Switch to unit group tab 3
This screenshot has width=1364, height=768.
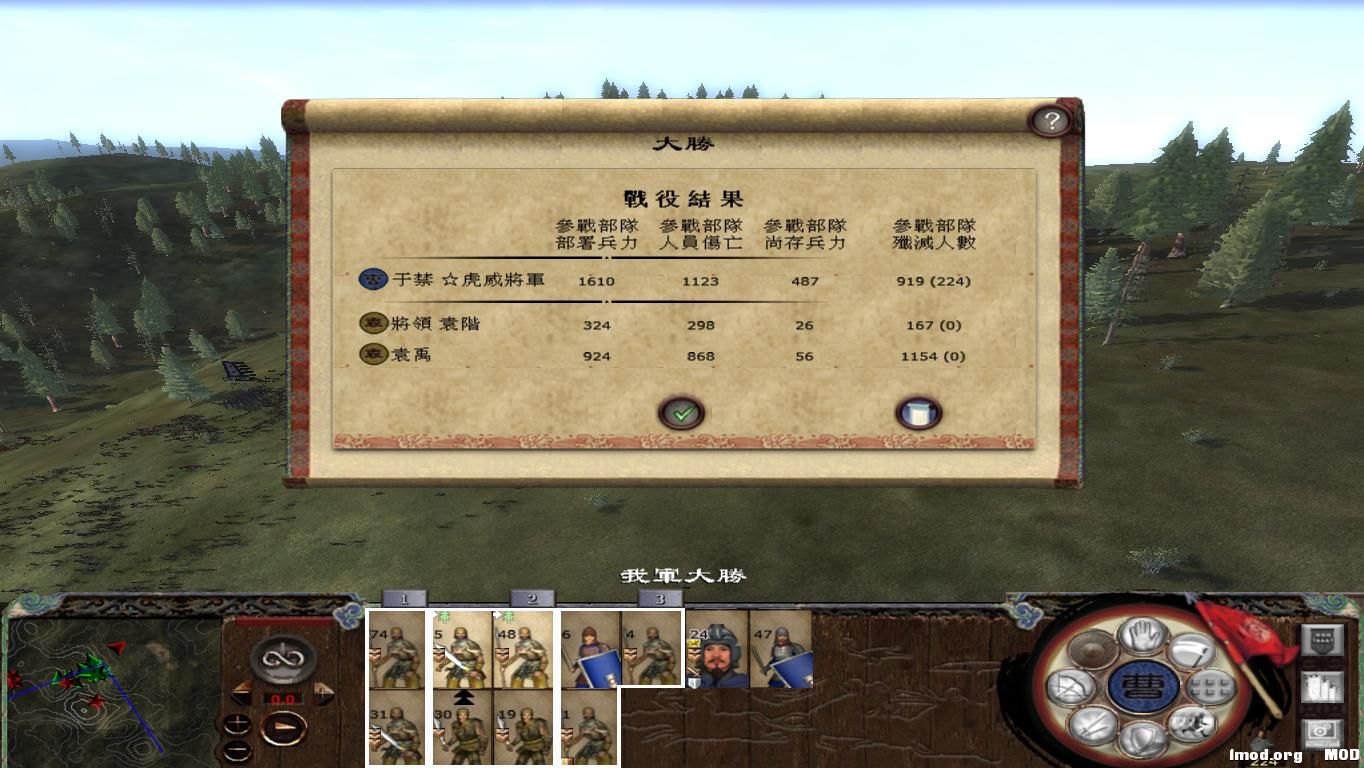pos(658,597)
